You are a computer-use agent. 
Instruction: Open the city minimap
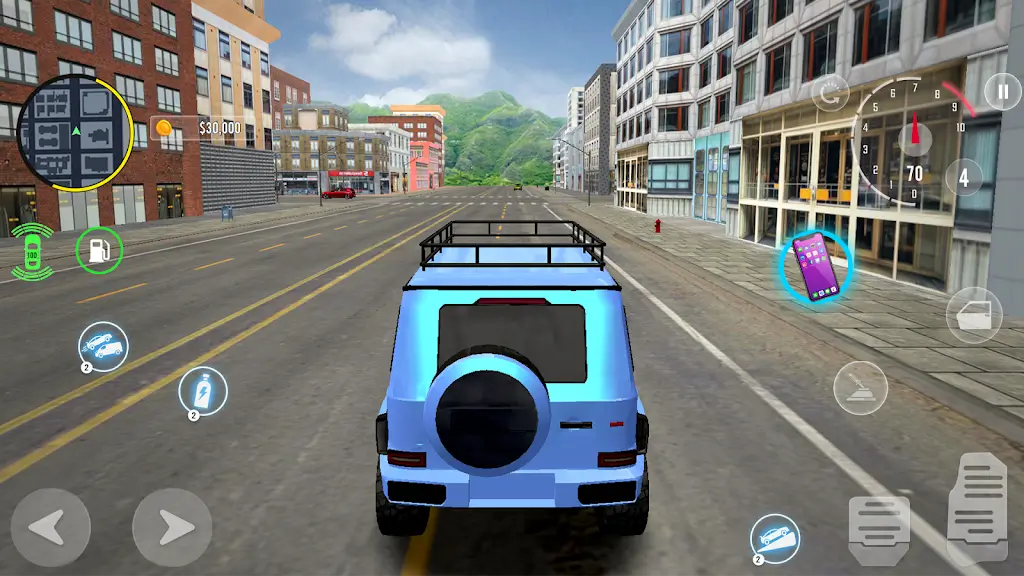click(76, 131)
